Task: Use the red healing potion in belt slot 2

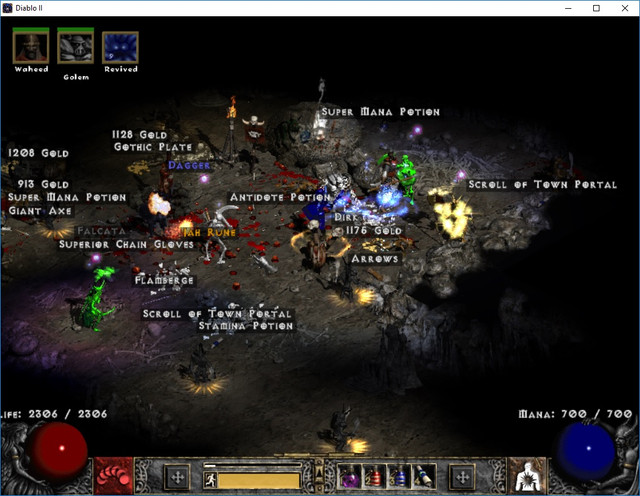Action: 376,477
